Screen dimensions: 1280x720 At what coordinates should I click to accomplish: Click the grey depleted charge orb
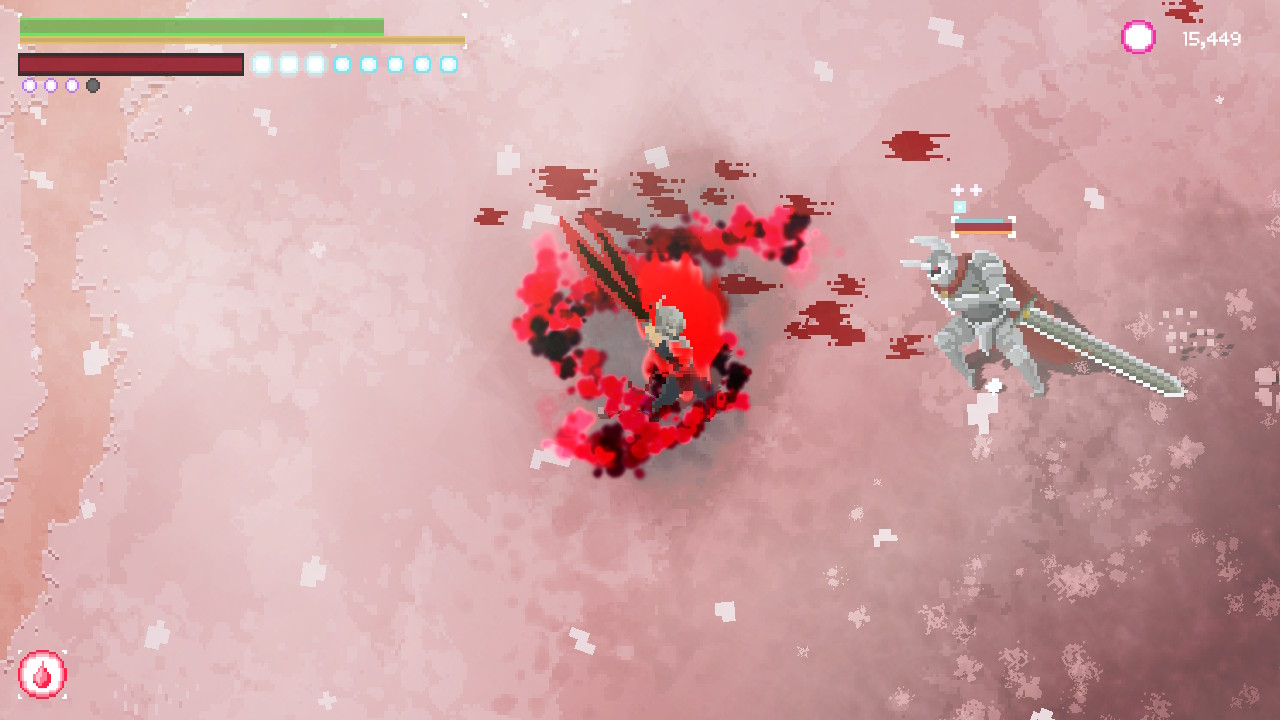pyautogui.click(x=93, y=85)
